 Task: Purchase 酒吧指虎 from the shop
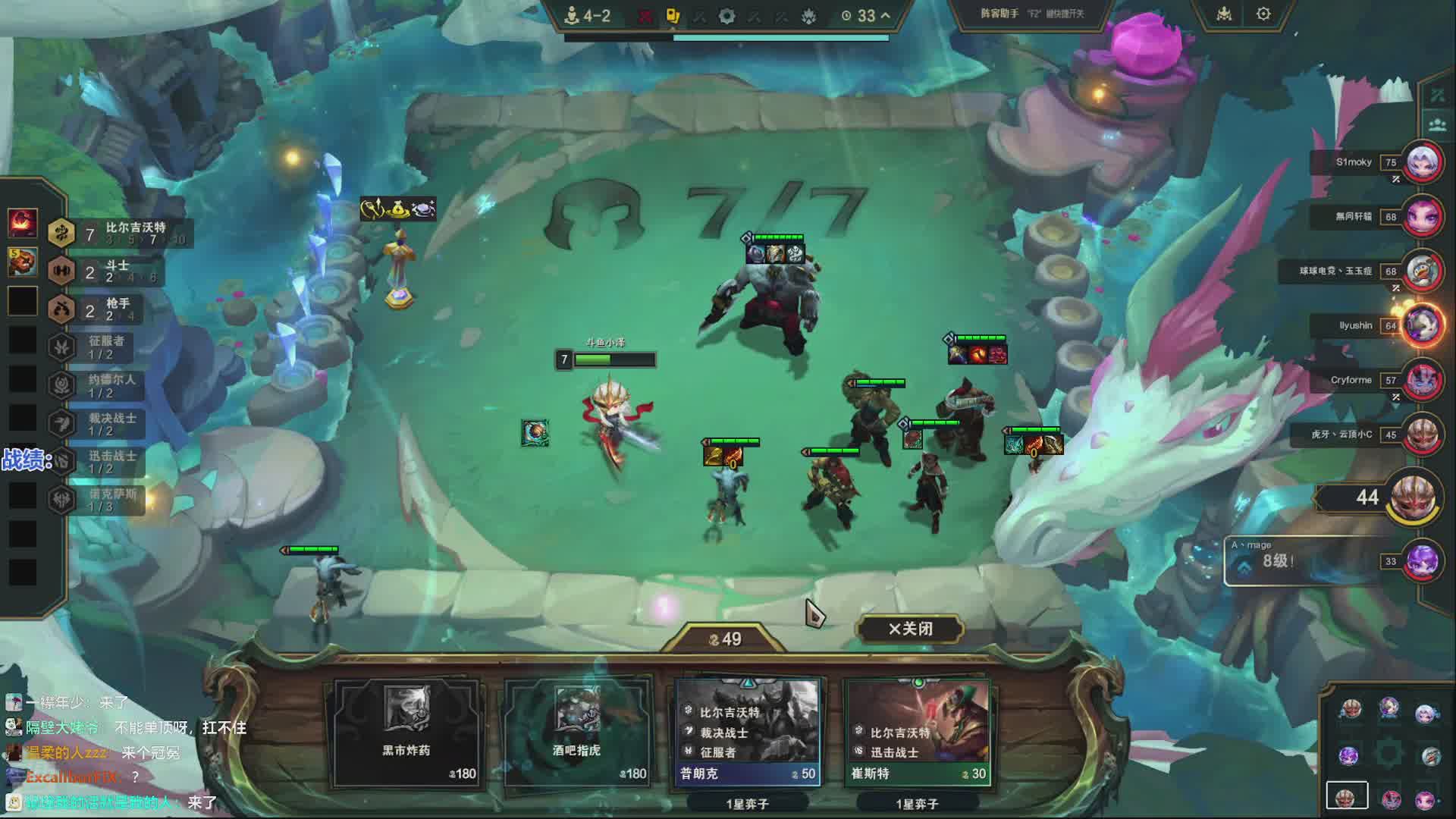click(x=576, y=732)
